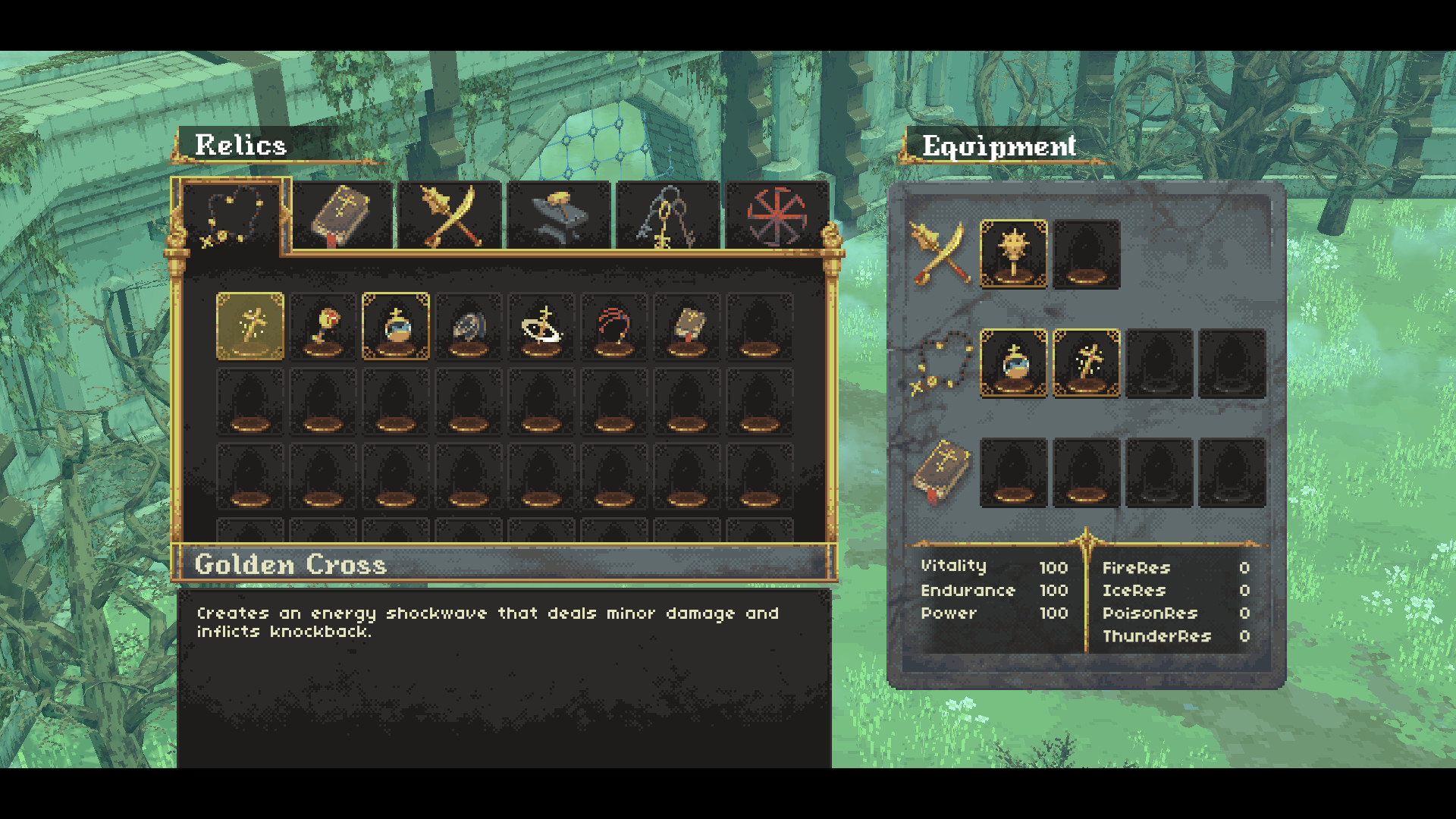Open the rosary necklace relics tab
The image size is (1456, 819).
pos(230,215)
